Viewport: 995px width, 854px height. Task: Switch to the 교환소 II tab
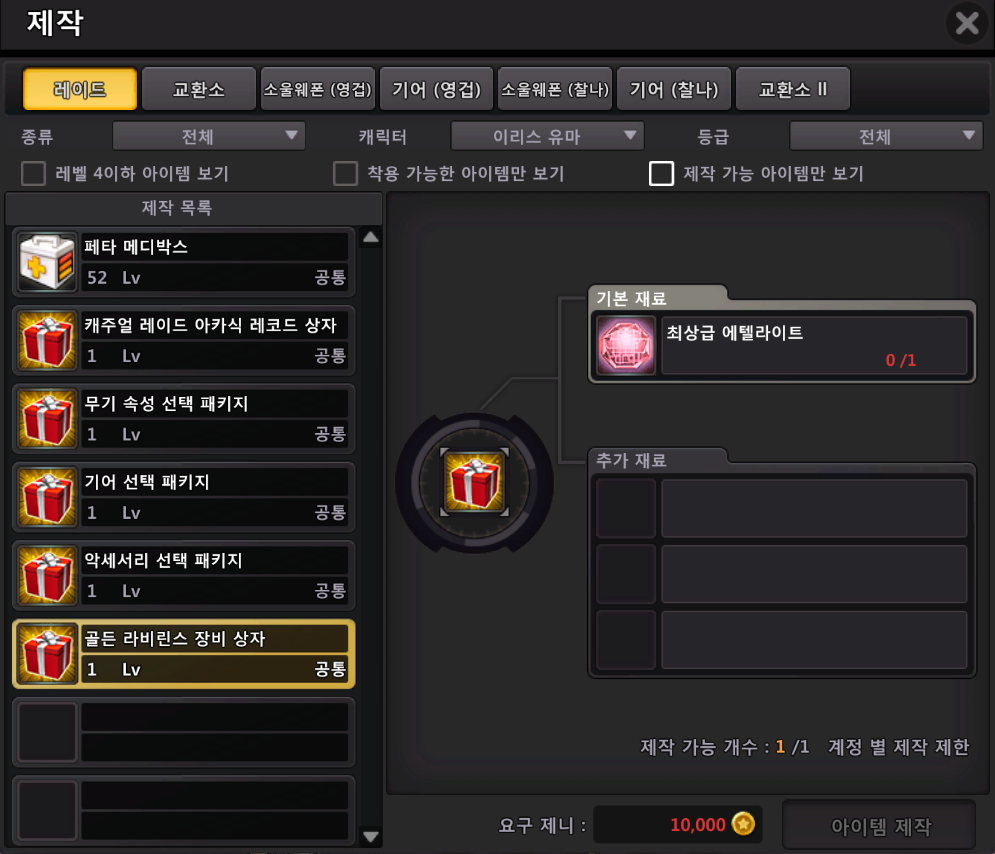(x=793, y=89)
